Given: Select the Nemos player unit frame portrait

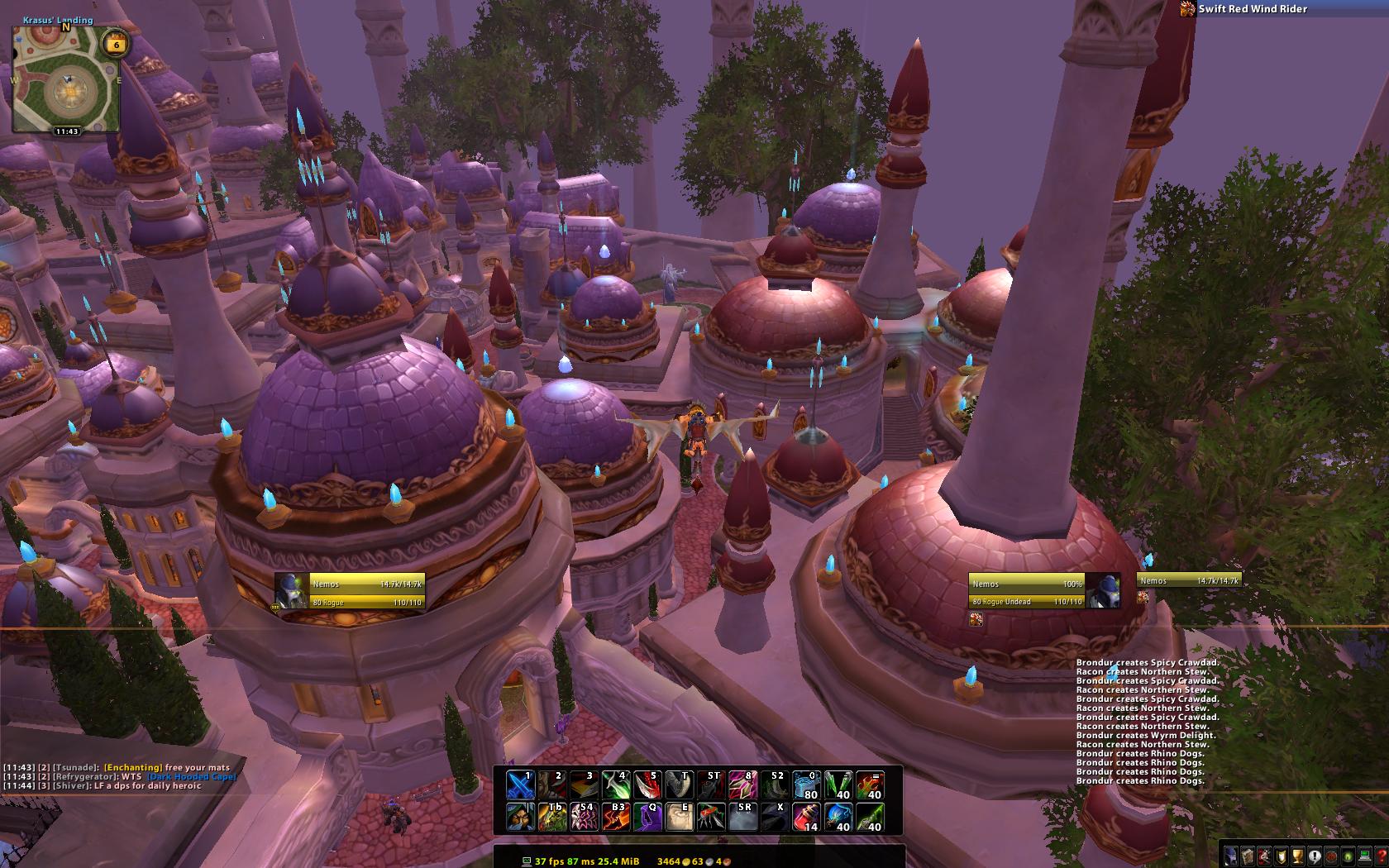Looking at the screenshot, I should [292, 591].
